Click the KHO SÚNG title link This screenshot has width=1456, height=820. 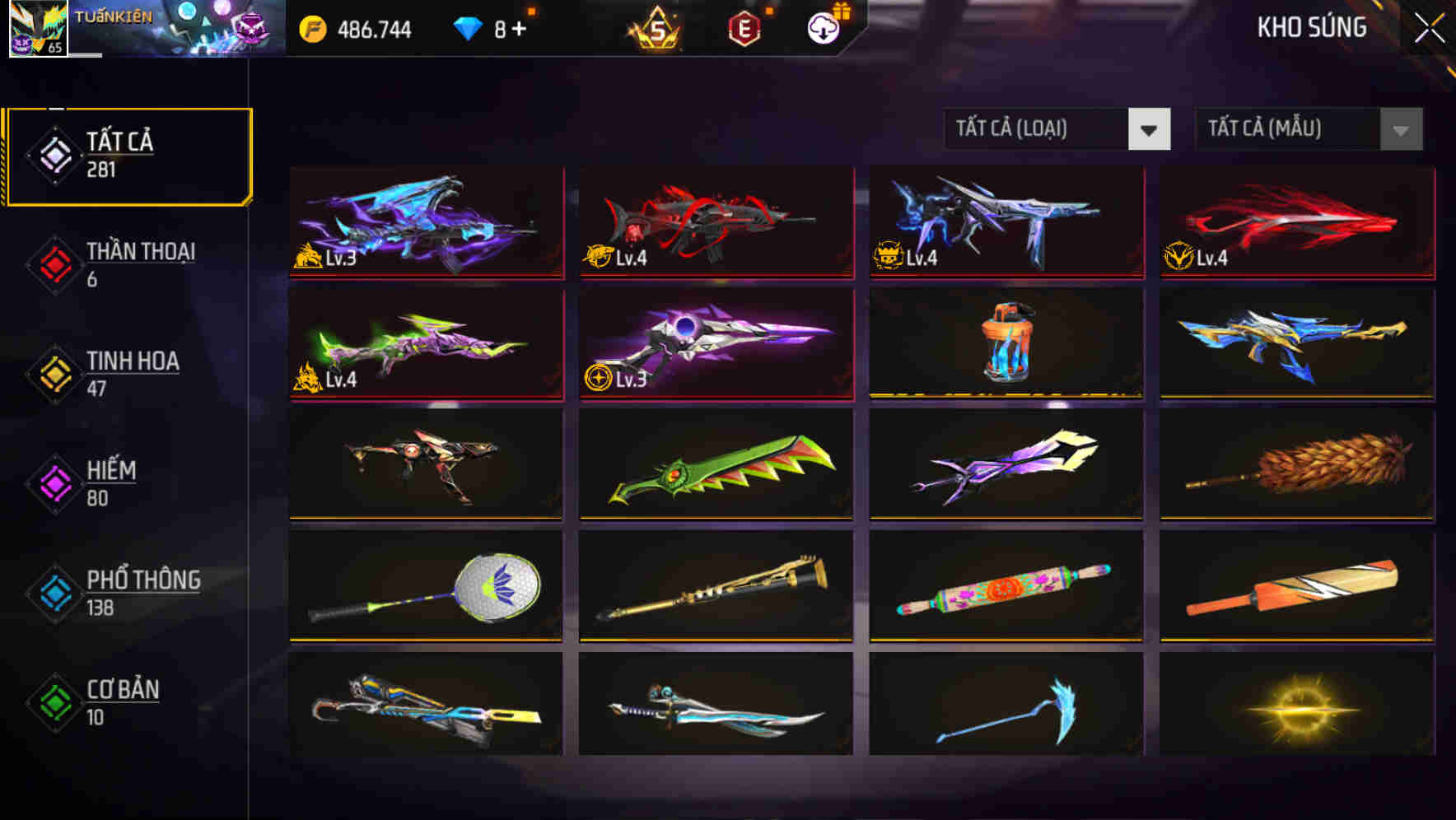coord(1311,27)
